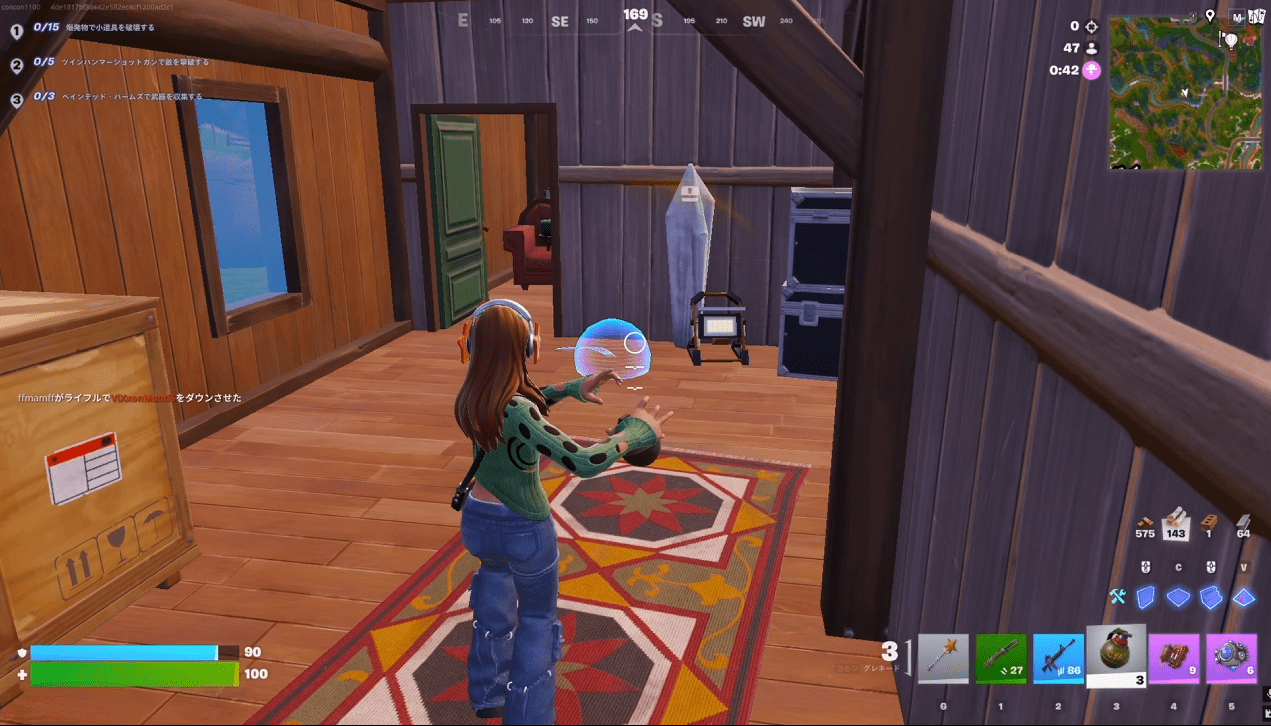The image size is (1271, 726).
Task: Choose the floor building piece
Action: (1178, 597)
